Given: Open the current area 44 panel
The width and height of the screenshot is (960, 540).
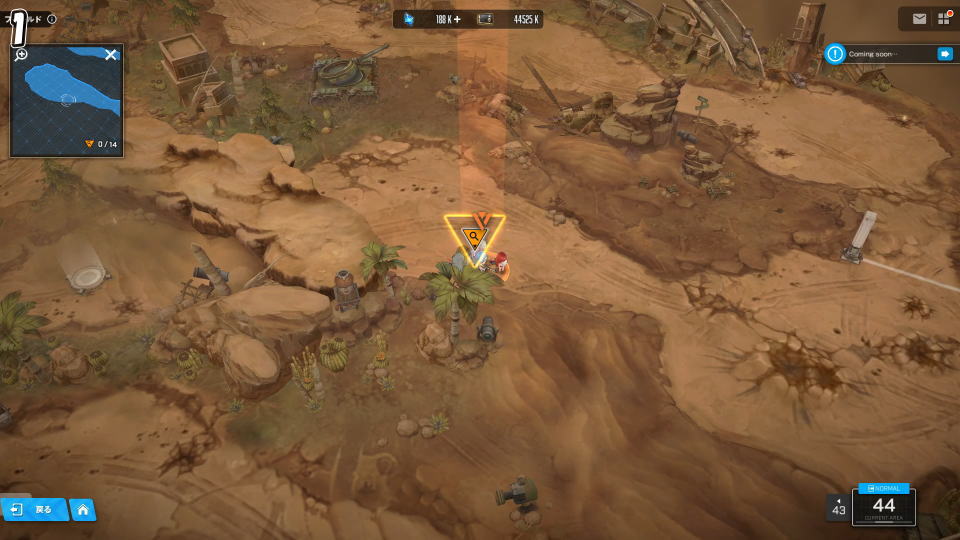Looking at the screenshot, I should pyautogui.click(x=883, y=506).
